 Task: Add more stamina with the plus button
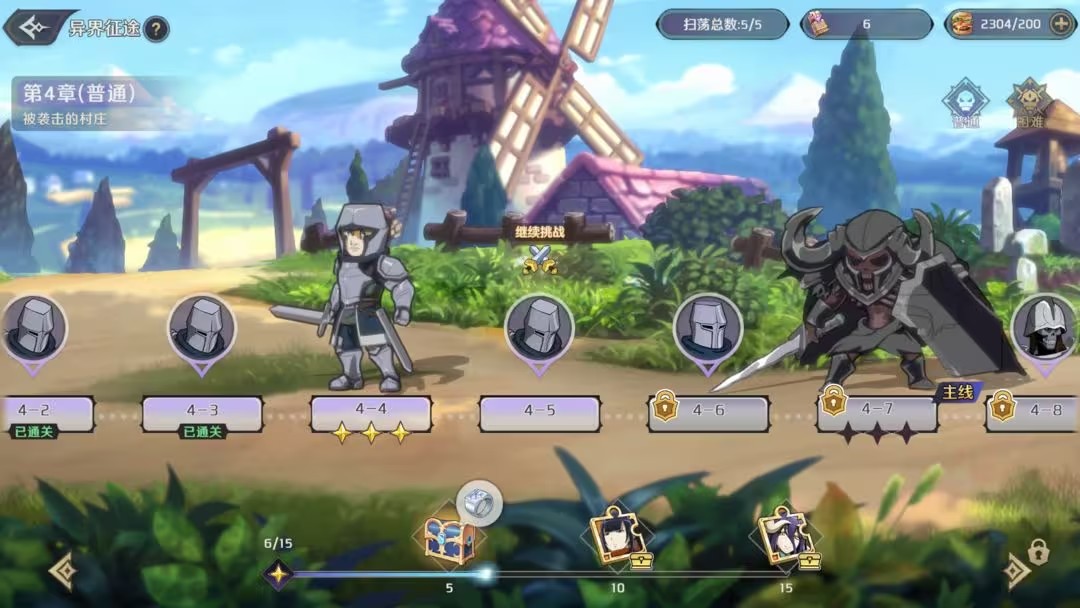pos(1062,24)
